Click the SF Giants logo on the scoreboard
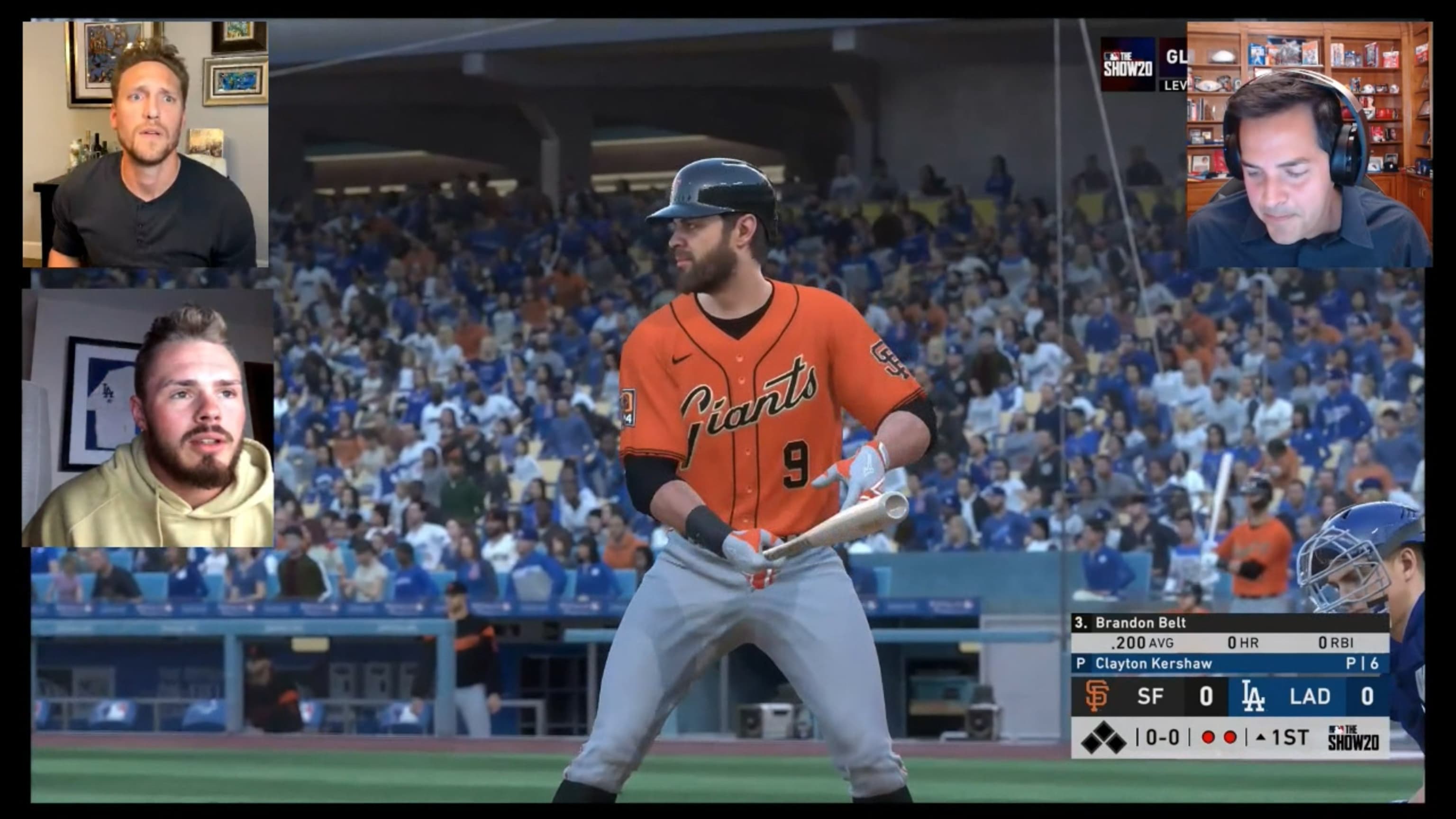Screen dimensions: 1456x819 click(1098, 697)
